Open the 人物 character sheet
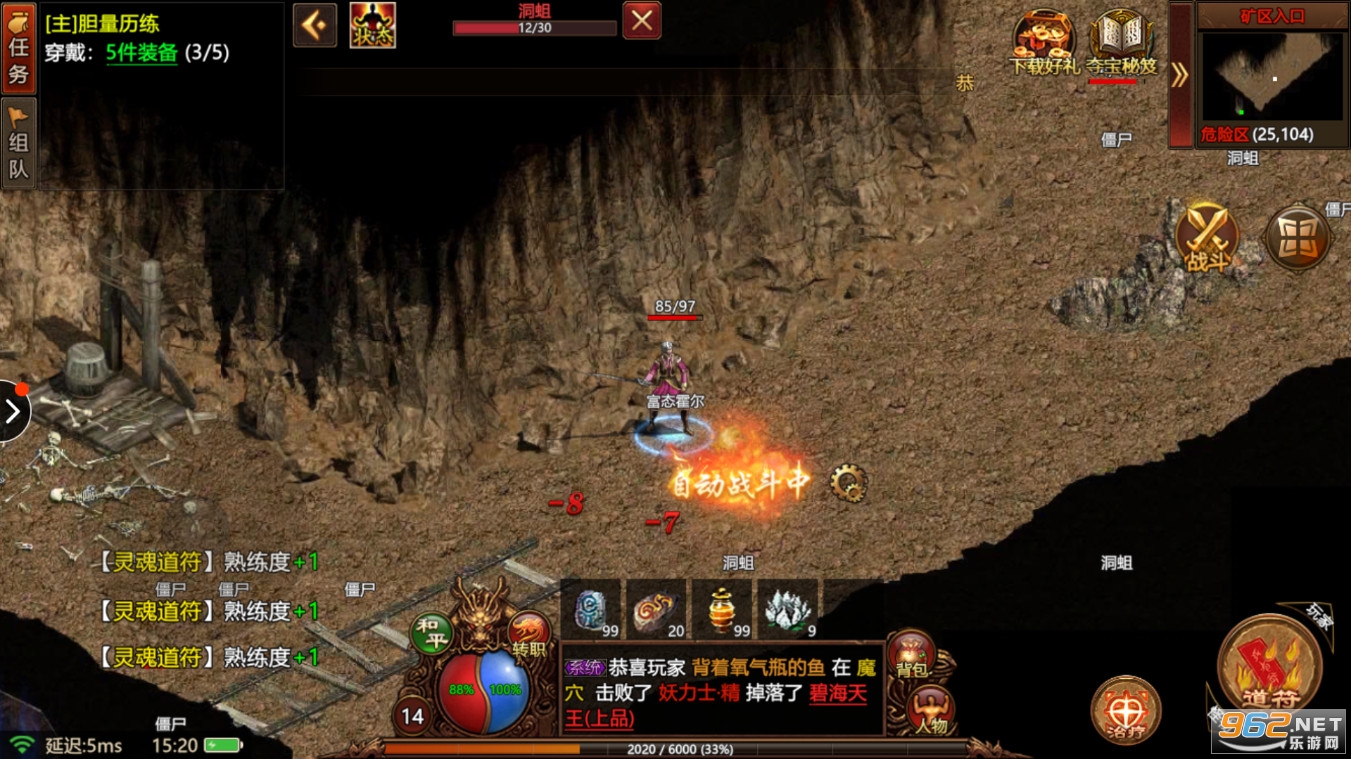Image resolution: width=1351 pixels, height=759 pixels. (x=929, y=711)
